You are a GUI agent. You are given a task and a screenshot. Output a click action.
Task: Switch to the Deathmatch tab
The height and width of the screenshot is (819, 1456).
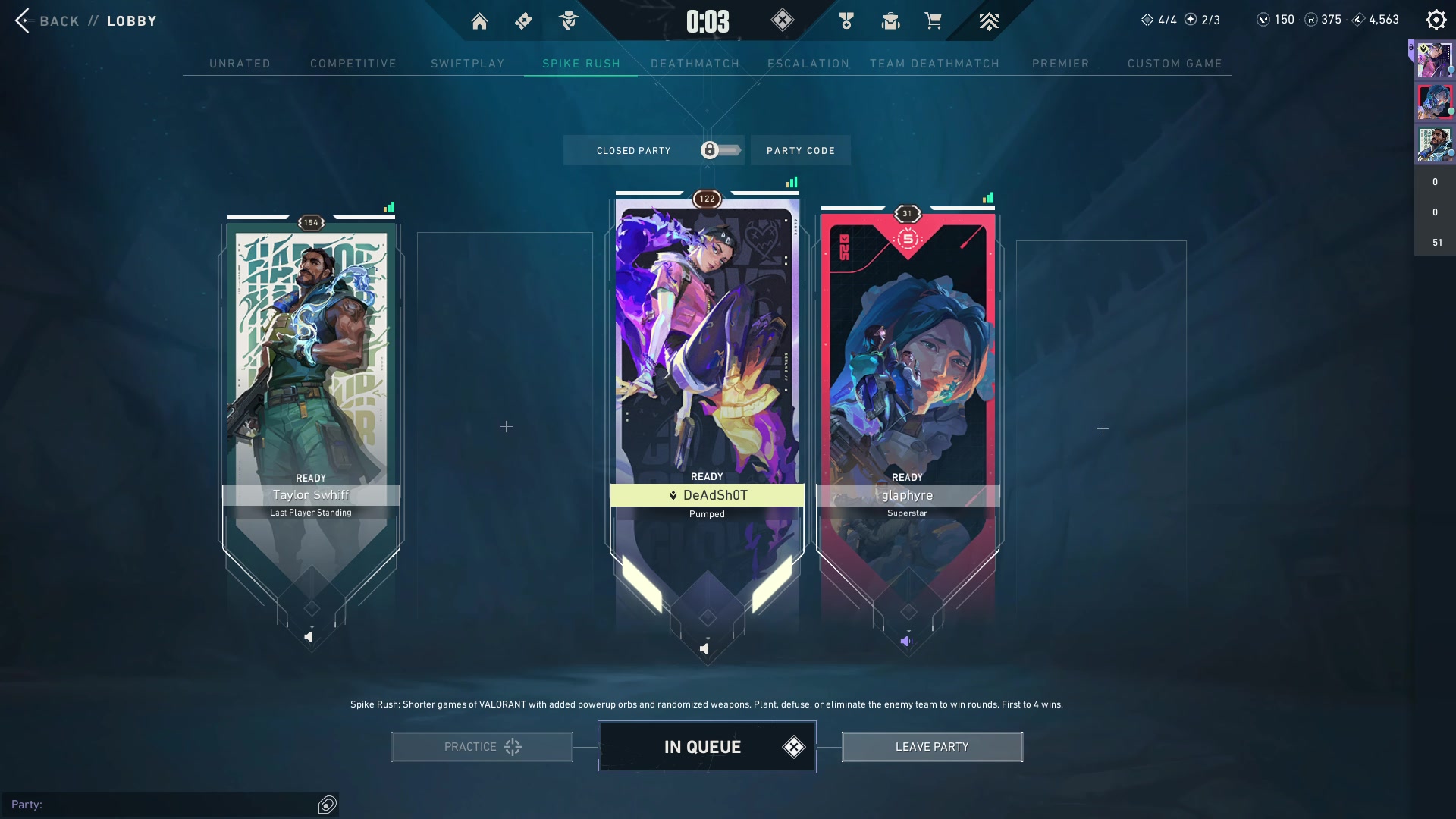695,64
